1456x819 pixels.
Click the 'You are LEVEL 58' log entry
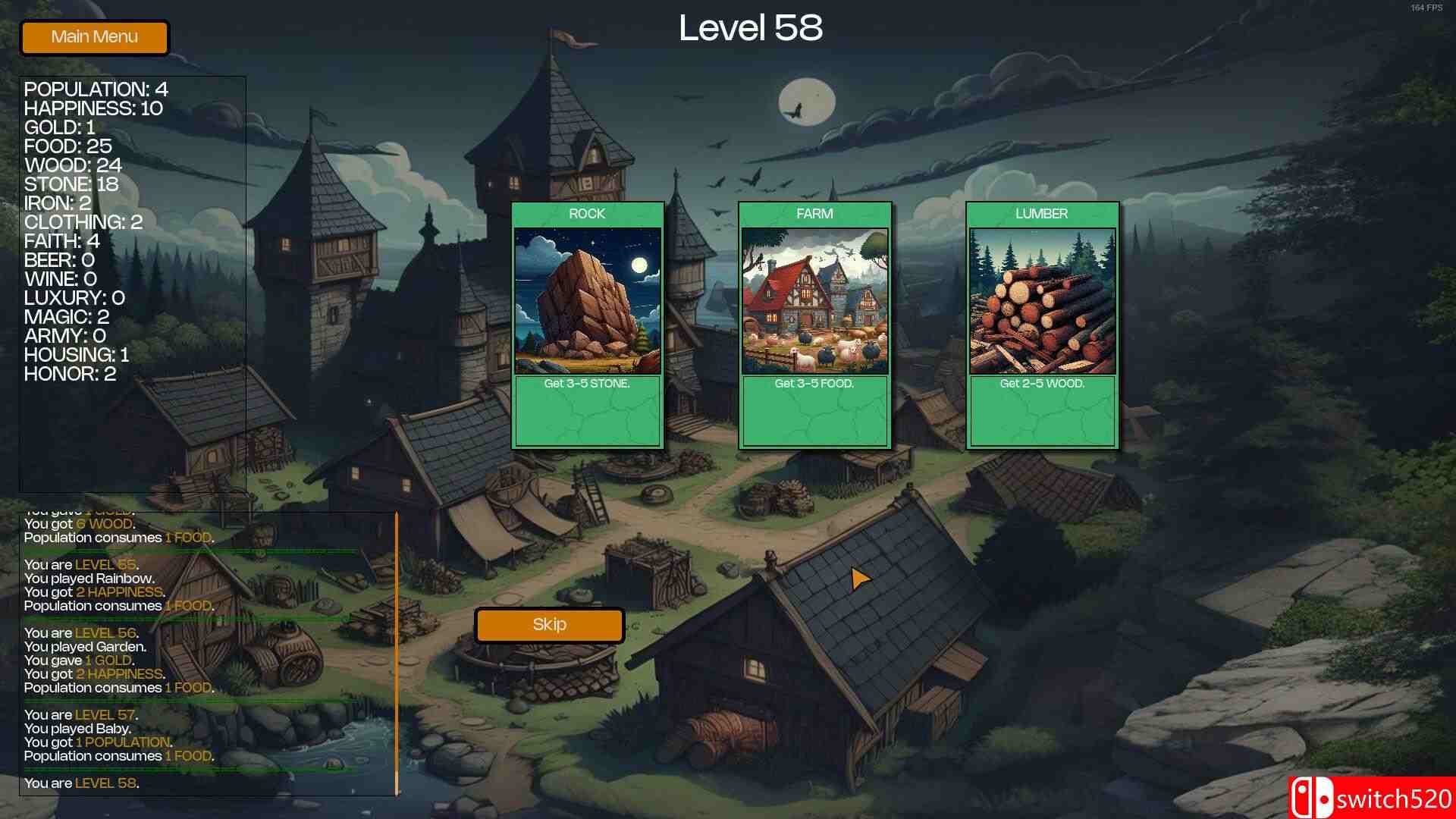tap(80, 783)
